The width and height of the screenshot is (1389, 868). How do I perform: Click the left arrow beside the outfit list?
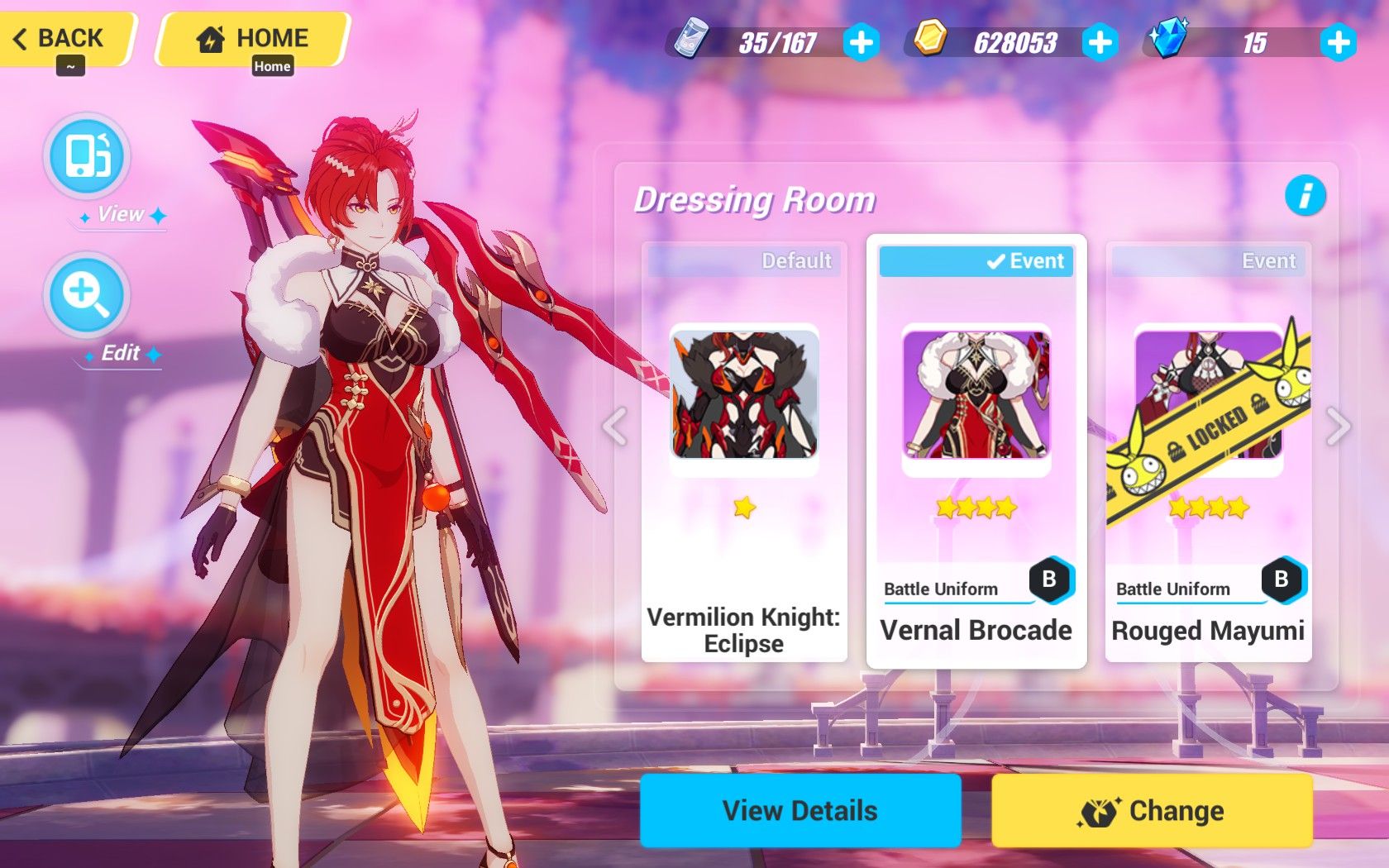[613, 427]
